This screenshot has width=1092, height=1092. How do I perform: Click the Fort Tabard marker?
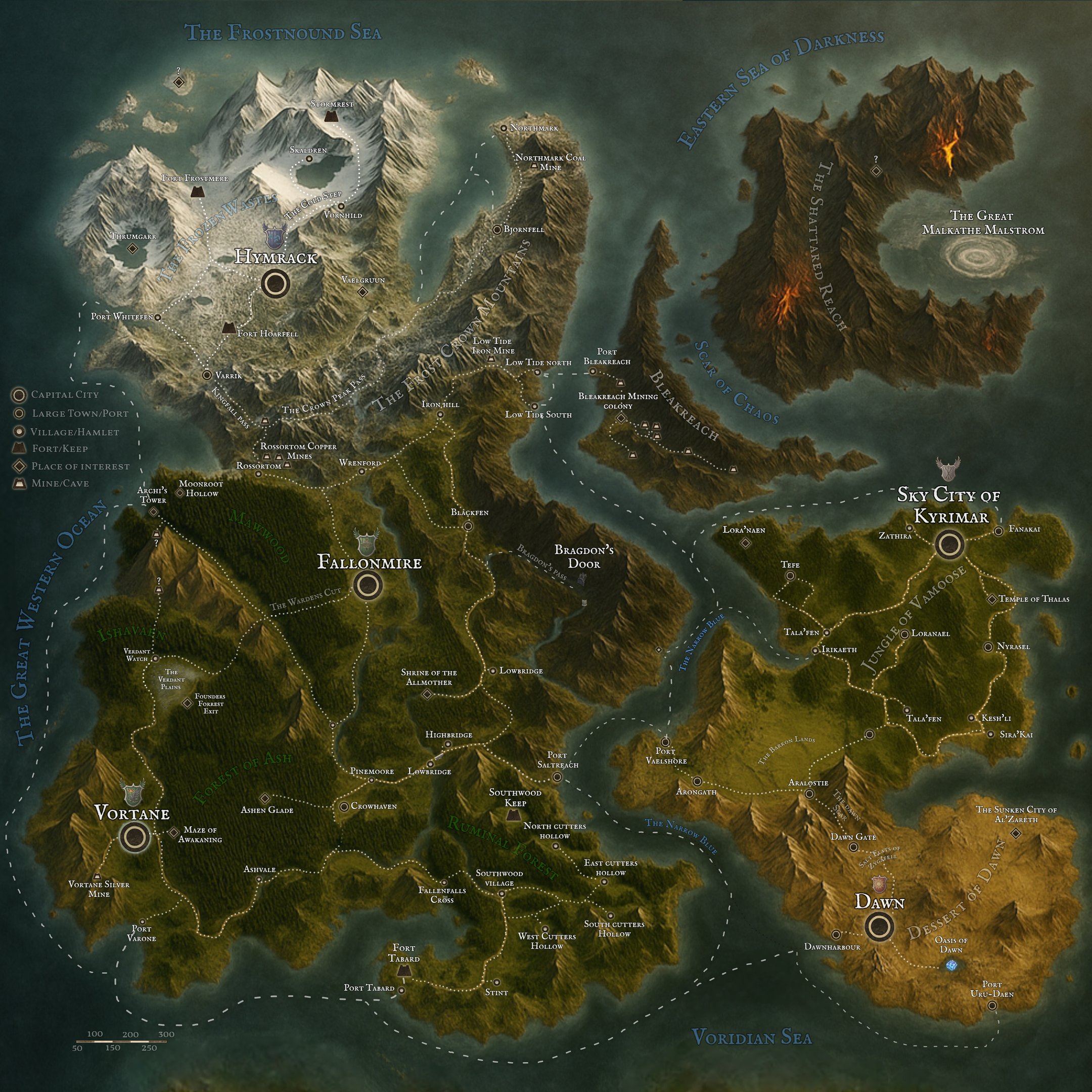click(x=403, y=970)
